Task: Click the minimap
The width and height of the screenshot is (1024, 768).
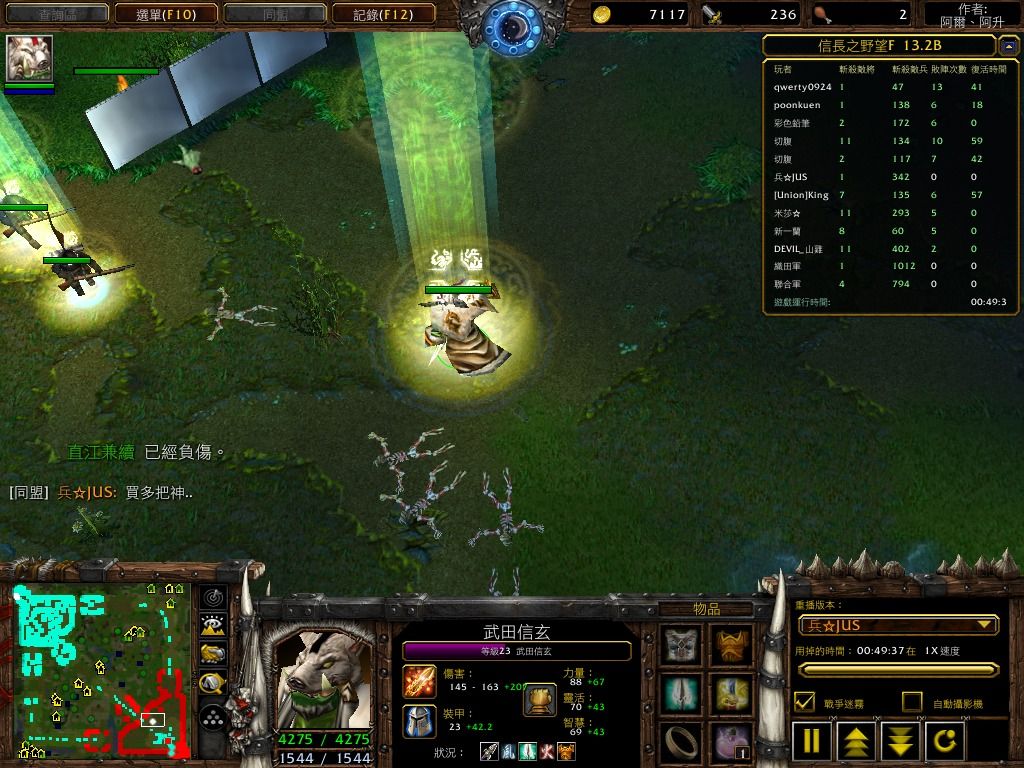Action: coord(102,671)
